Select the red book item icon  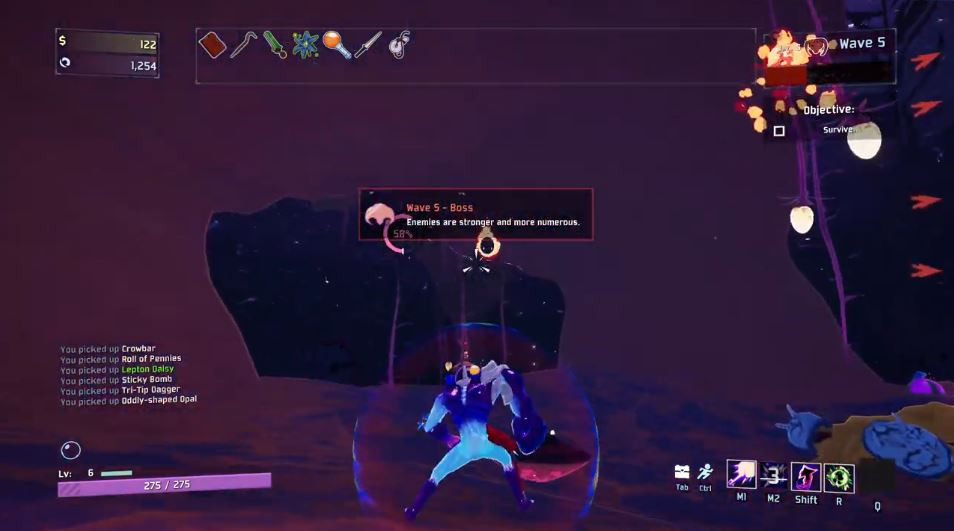click(x=212, y=45)
